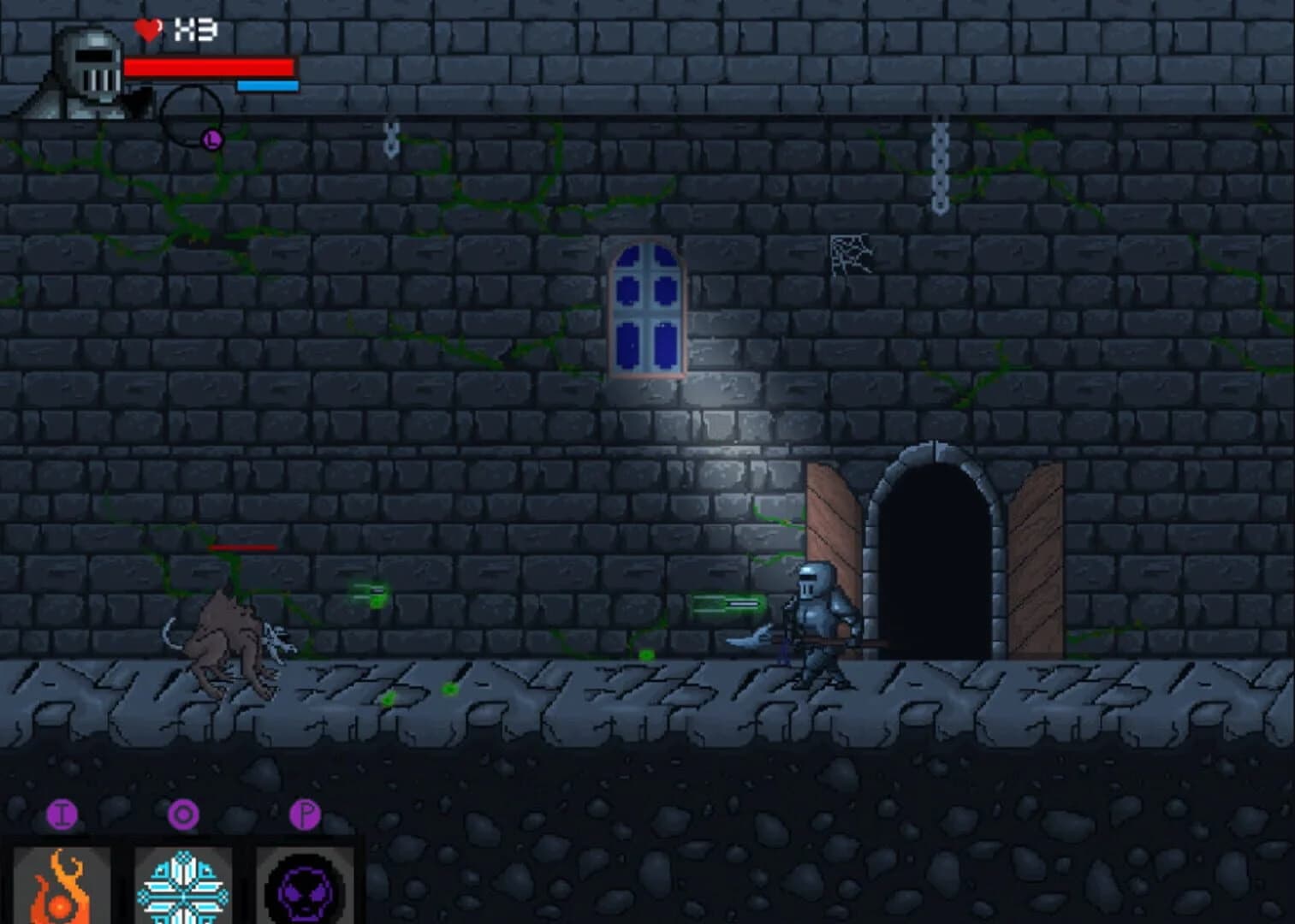Click the enemy health bar above the beast
The height and width of the screenshot is (924, 1295).
(x=244, y=546)
